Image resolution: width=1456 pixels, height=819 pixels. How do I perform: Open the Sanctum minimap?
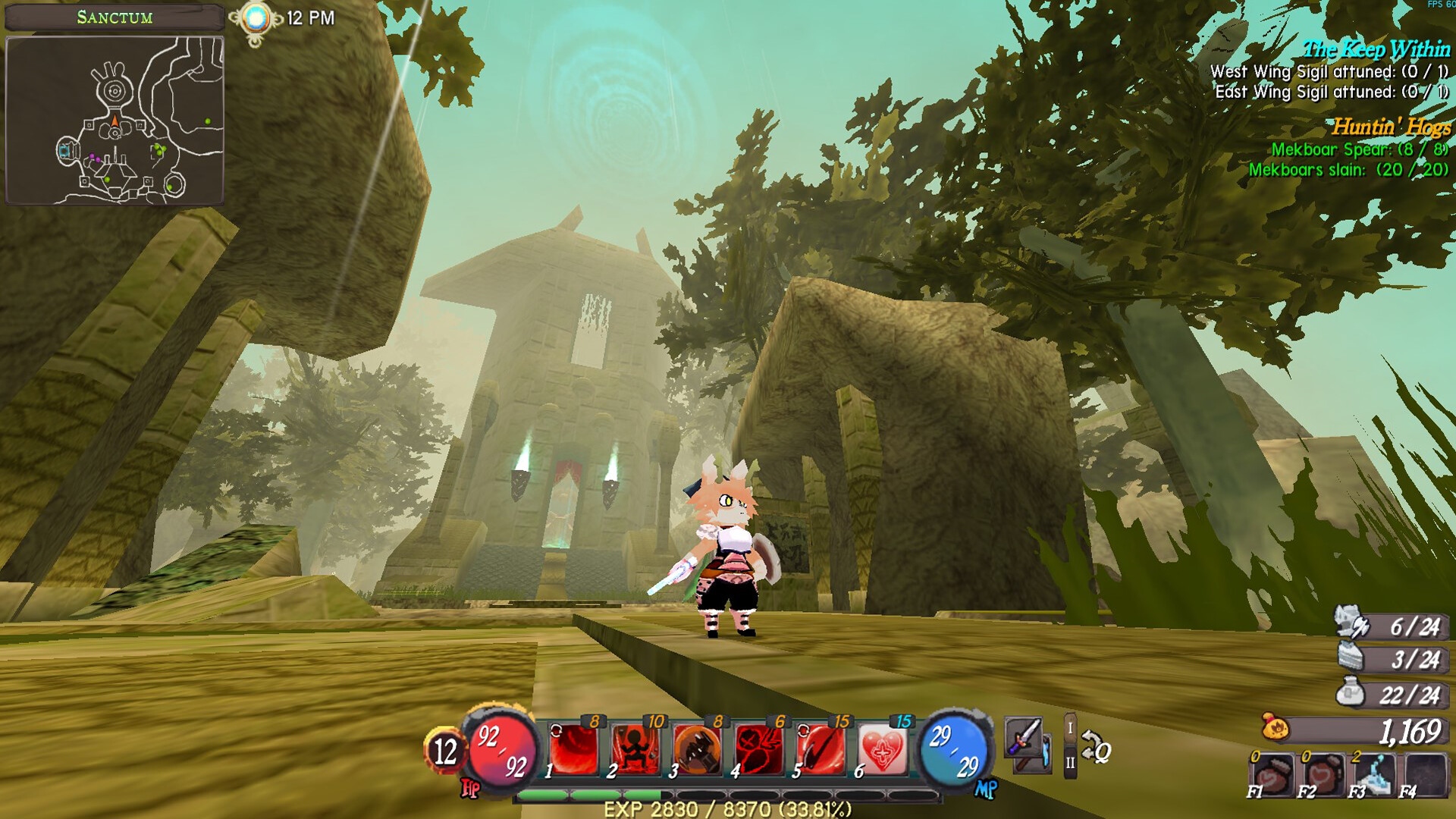115,121
